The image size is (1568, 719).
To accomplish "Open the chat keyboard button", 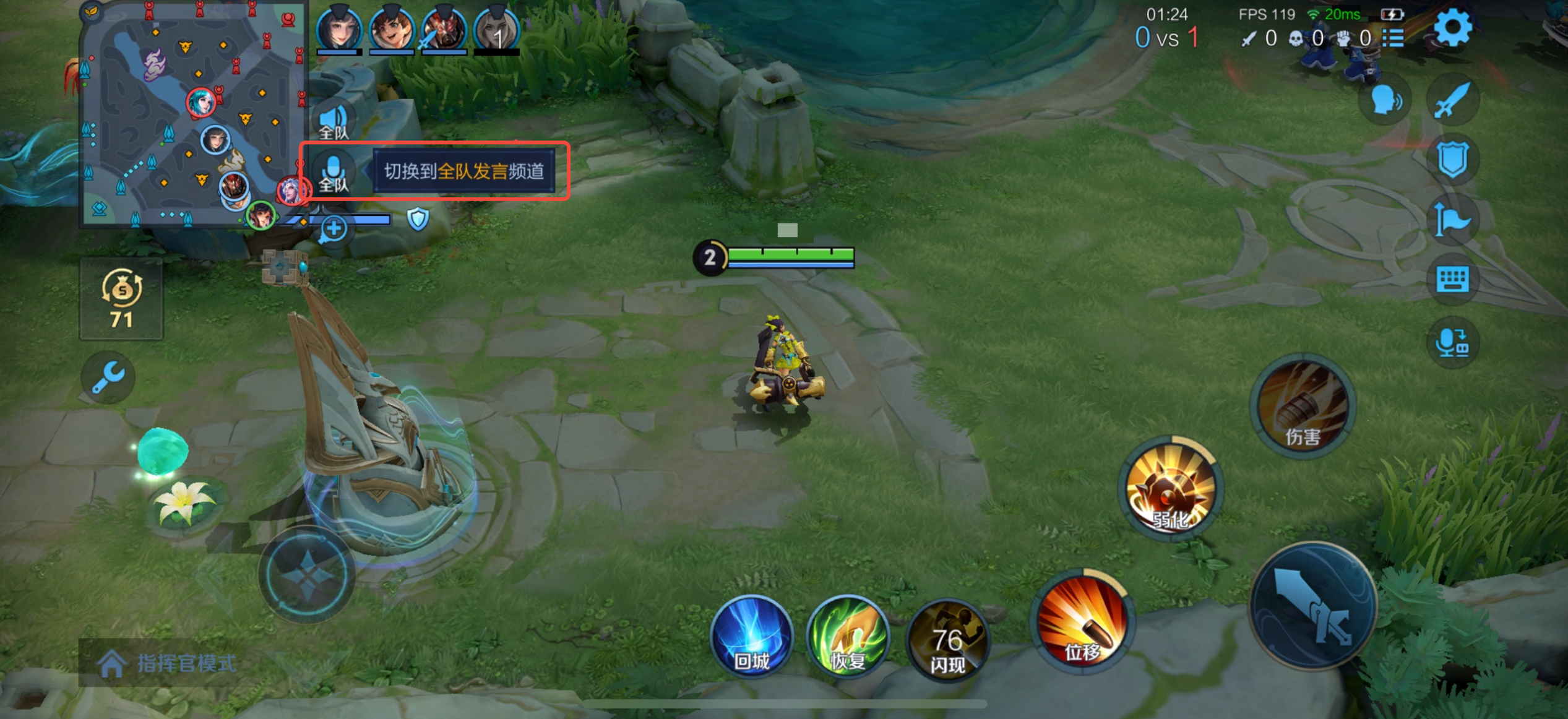I will click(1452, 280).
